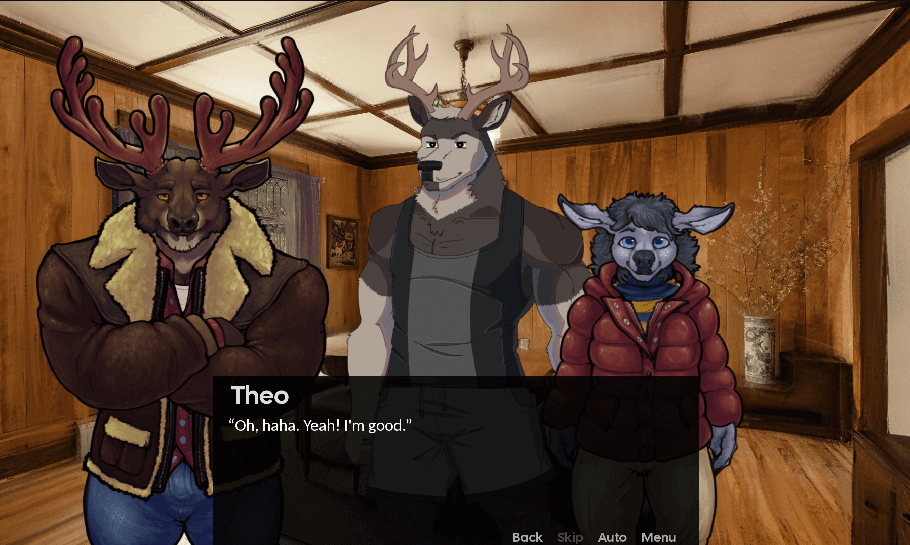Viewport: 910px width, 545px height.
Task: Open the game Menu
Action: point(658,538)
